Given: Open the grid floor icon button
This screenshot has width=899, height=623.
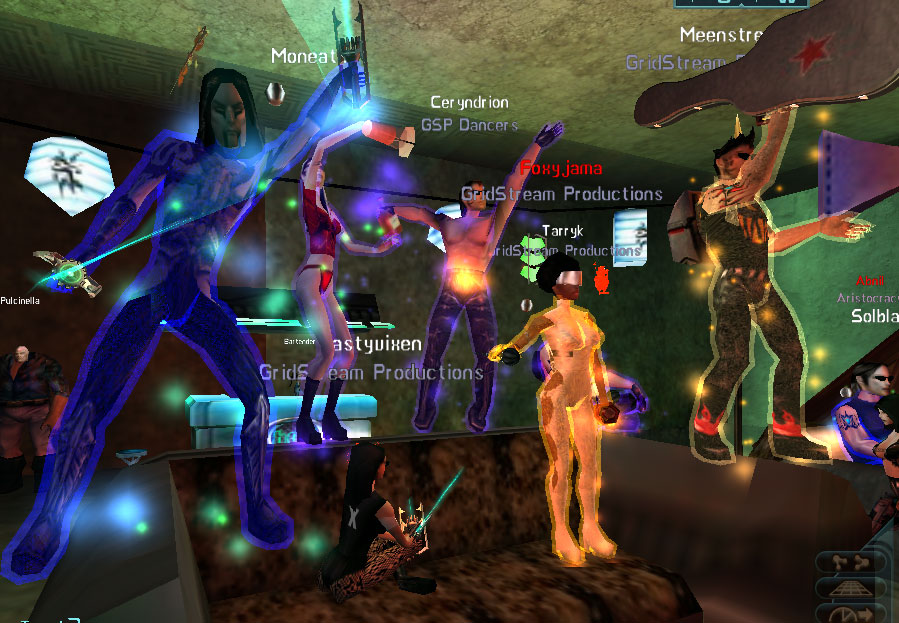Looking at the screenshot, I should tap(851, 589).
